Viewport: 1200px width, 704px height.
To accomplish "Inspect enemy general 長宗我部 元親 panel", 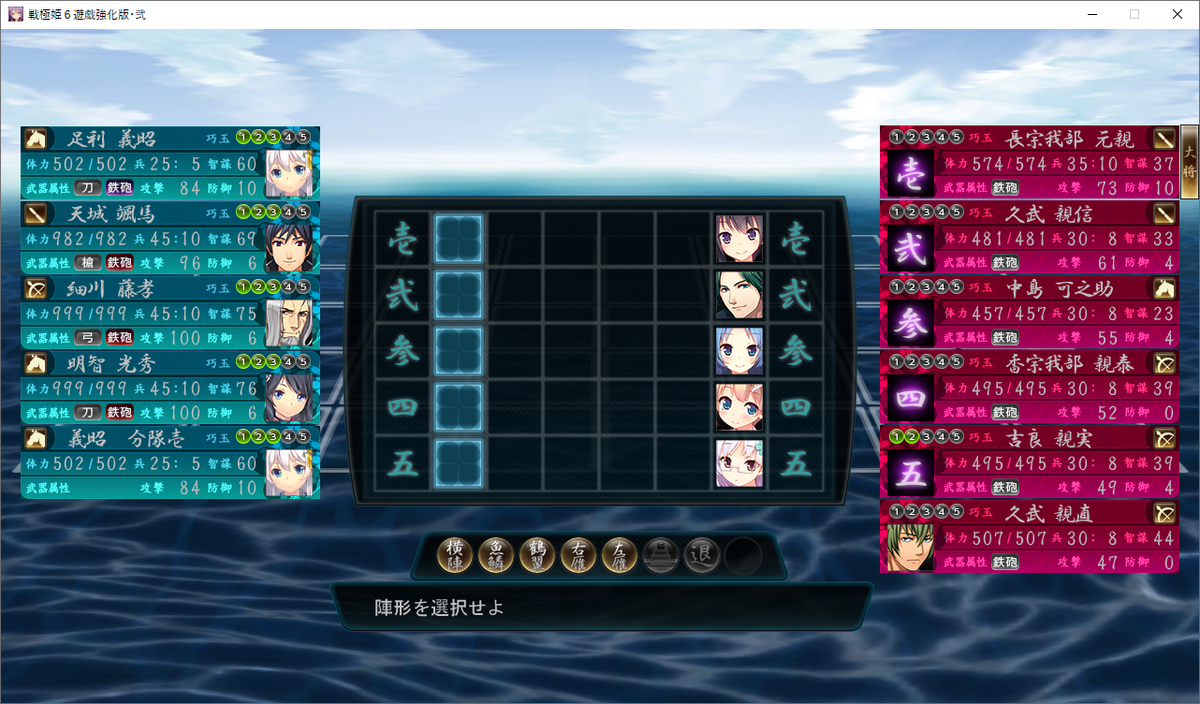I will pyautogui.click(x=1029, y=162).
